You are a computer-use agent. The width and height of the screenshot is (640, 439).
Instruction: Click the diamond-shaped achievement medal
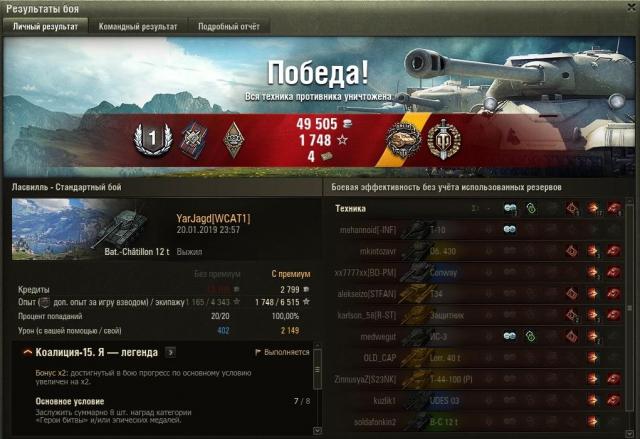point(234,137)
